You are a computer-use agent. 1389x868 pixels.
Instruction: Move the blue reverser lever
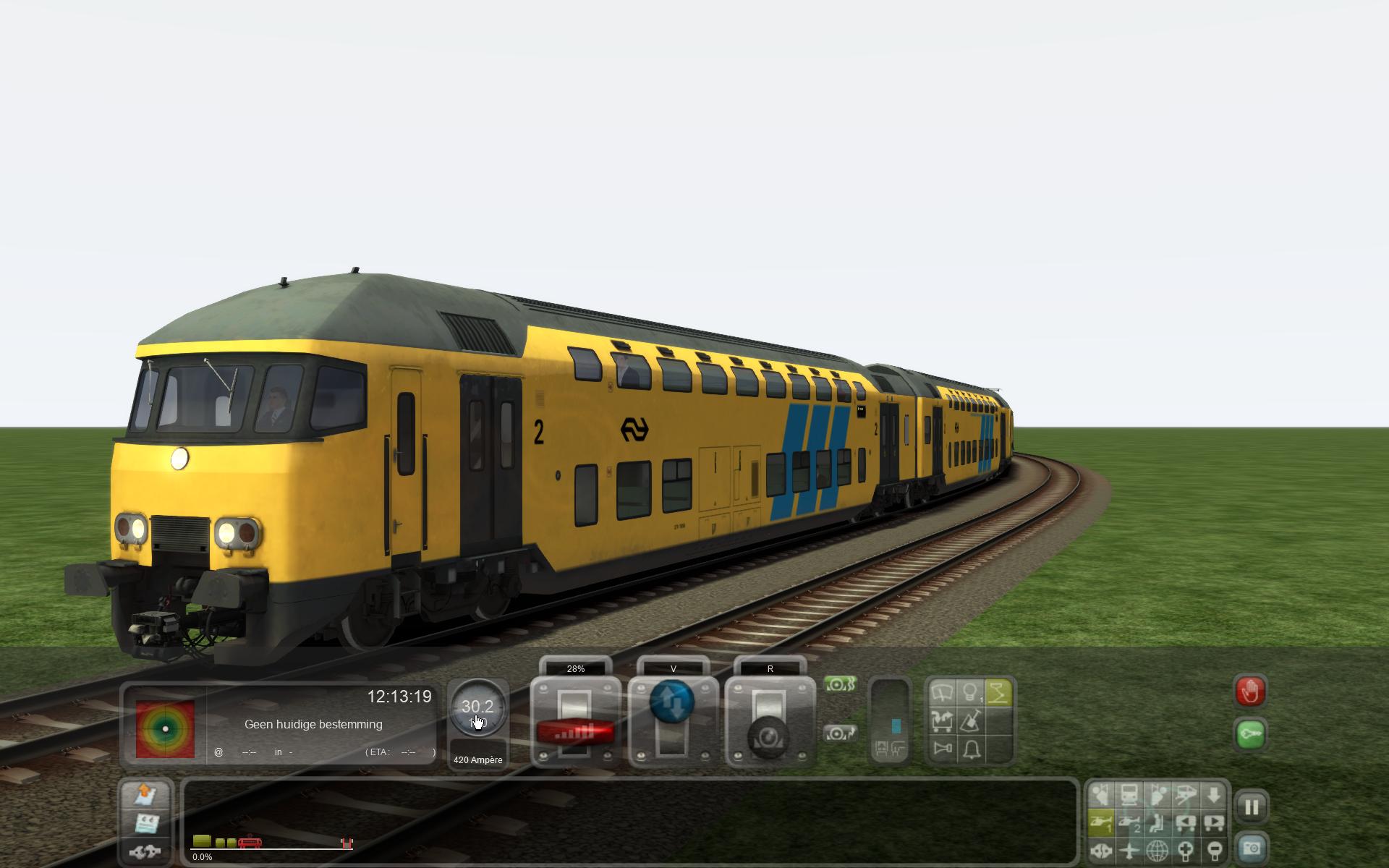click(672, 702)
